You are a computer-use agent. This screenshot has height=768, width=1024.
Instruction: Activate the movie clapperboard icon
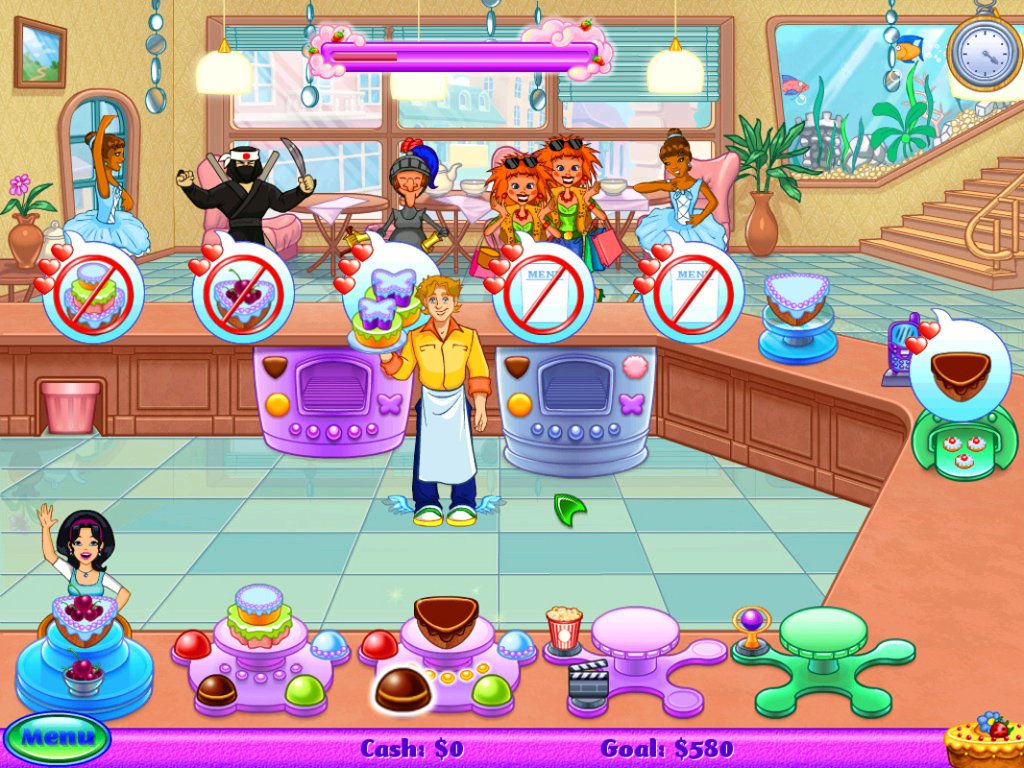point(588,683)
